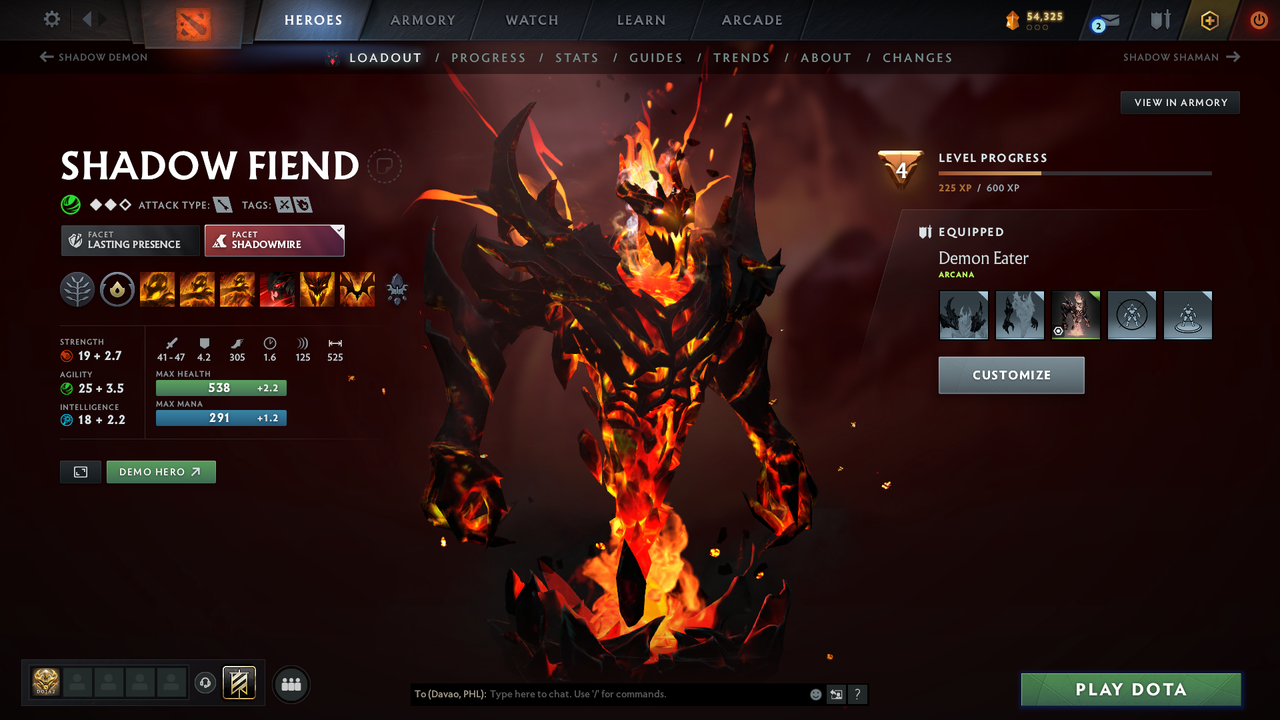1280x720 pixels.
Task: Click the Necromastery ability icon
Action: (277, 289)
